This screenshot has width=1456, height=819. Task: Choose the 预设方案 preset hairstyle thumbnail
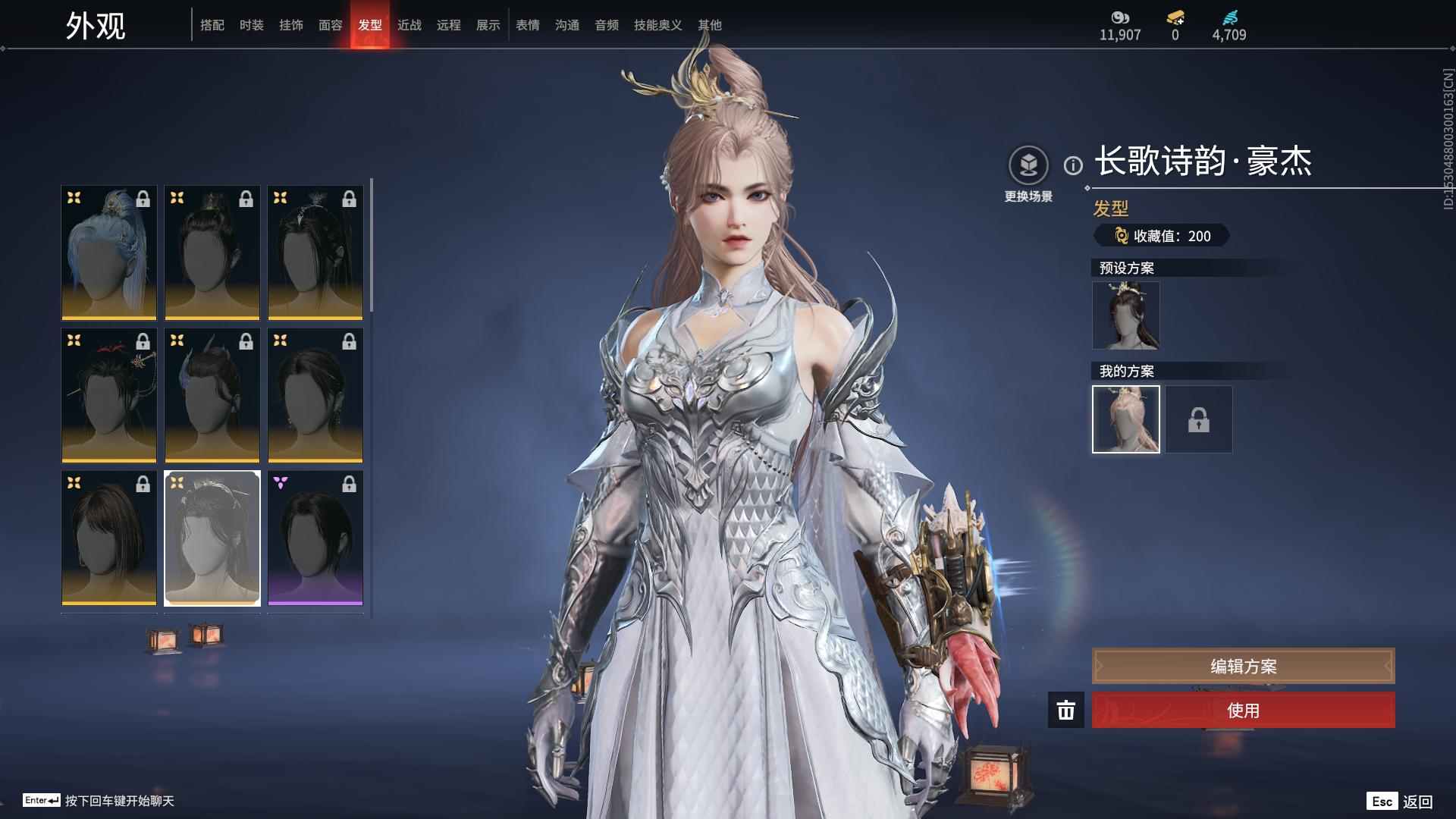tap(1125, 315)
